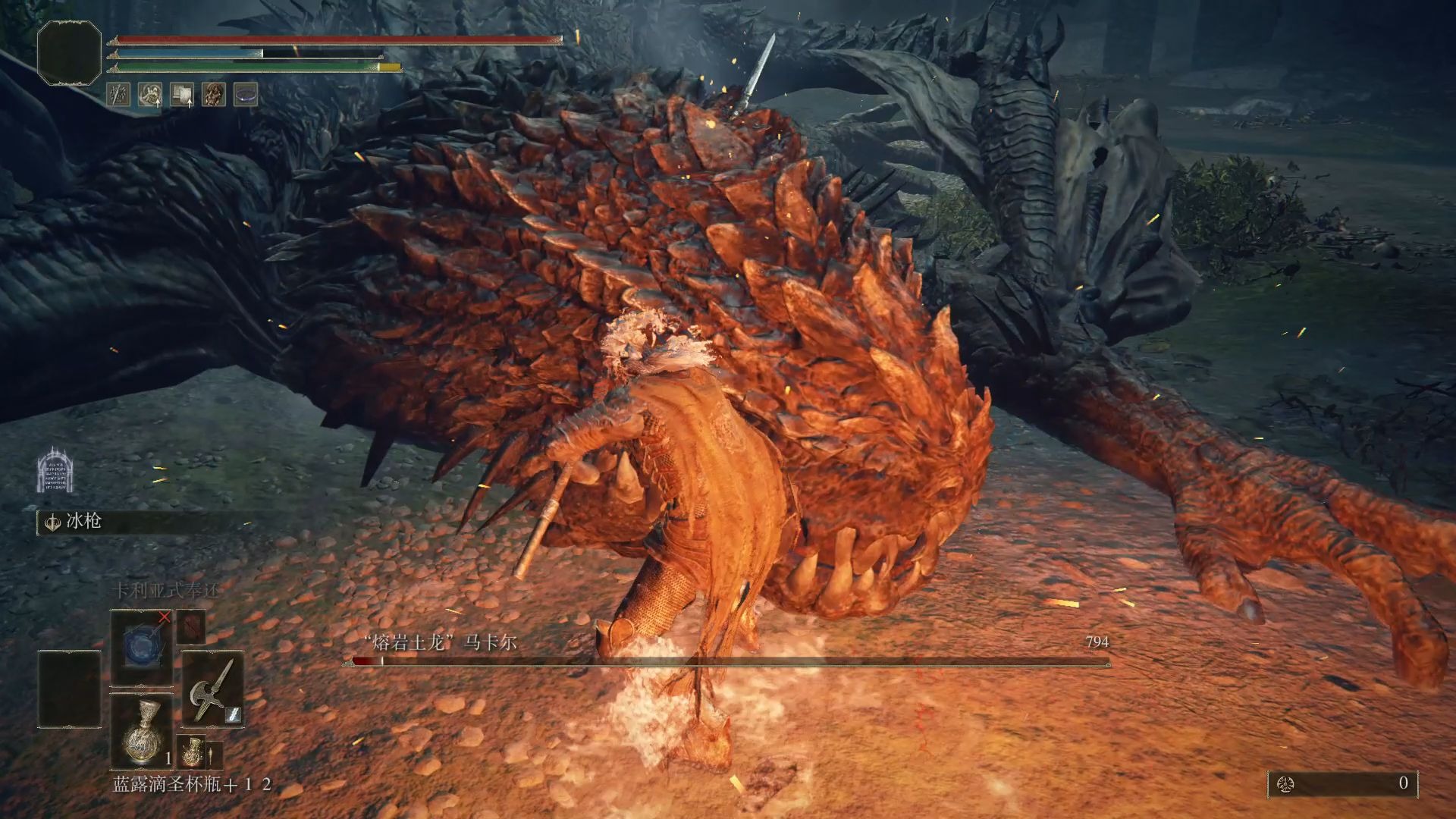1456x819 pixels.
Task: Inspect the brown braided status icon
Action: click(214, 95)
